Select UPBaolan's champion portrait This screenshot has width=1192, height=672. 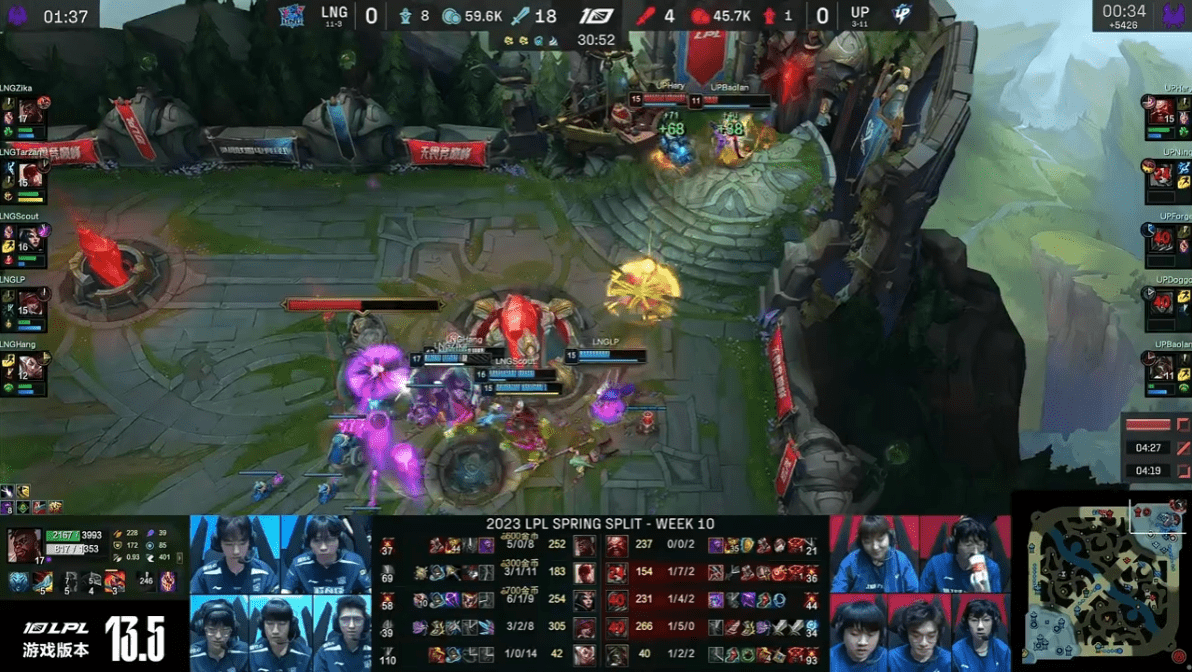pos(1161,367)
